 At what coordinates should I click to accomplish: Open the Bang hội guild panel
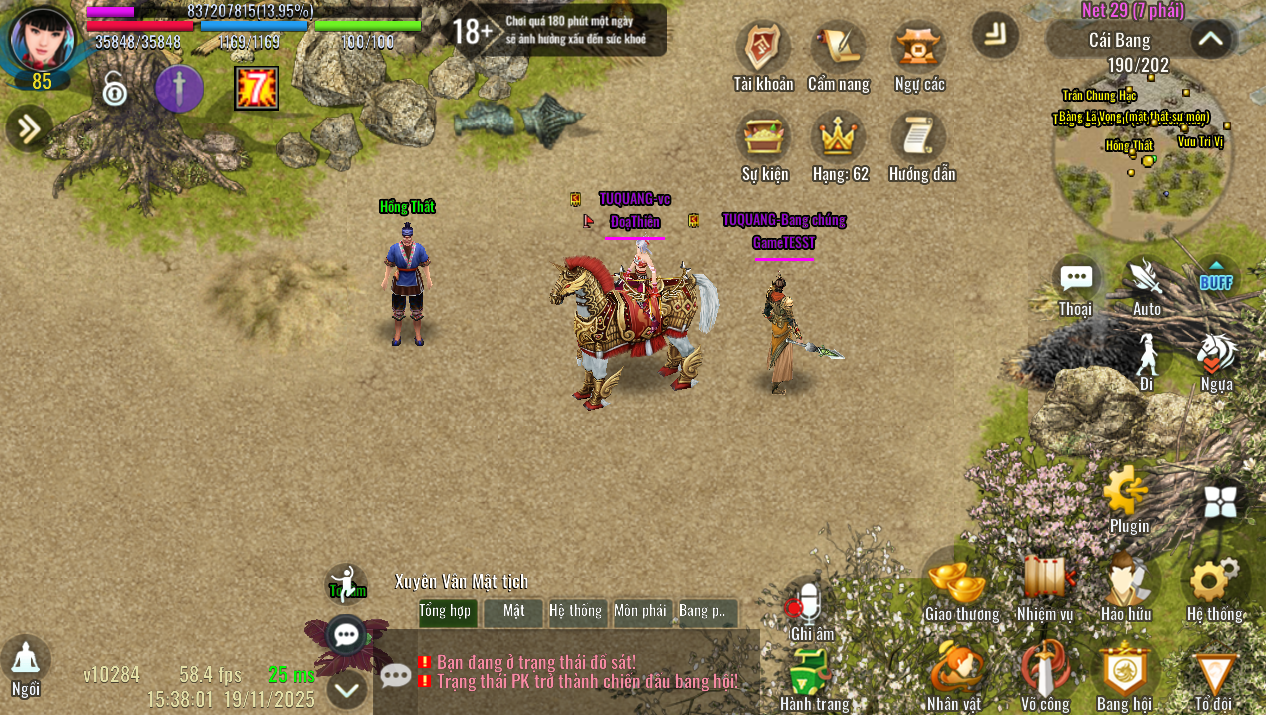(x=1124, y=670)
